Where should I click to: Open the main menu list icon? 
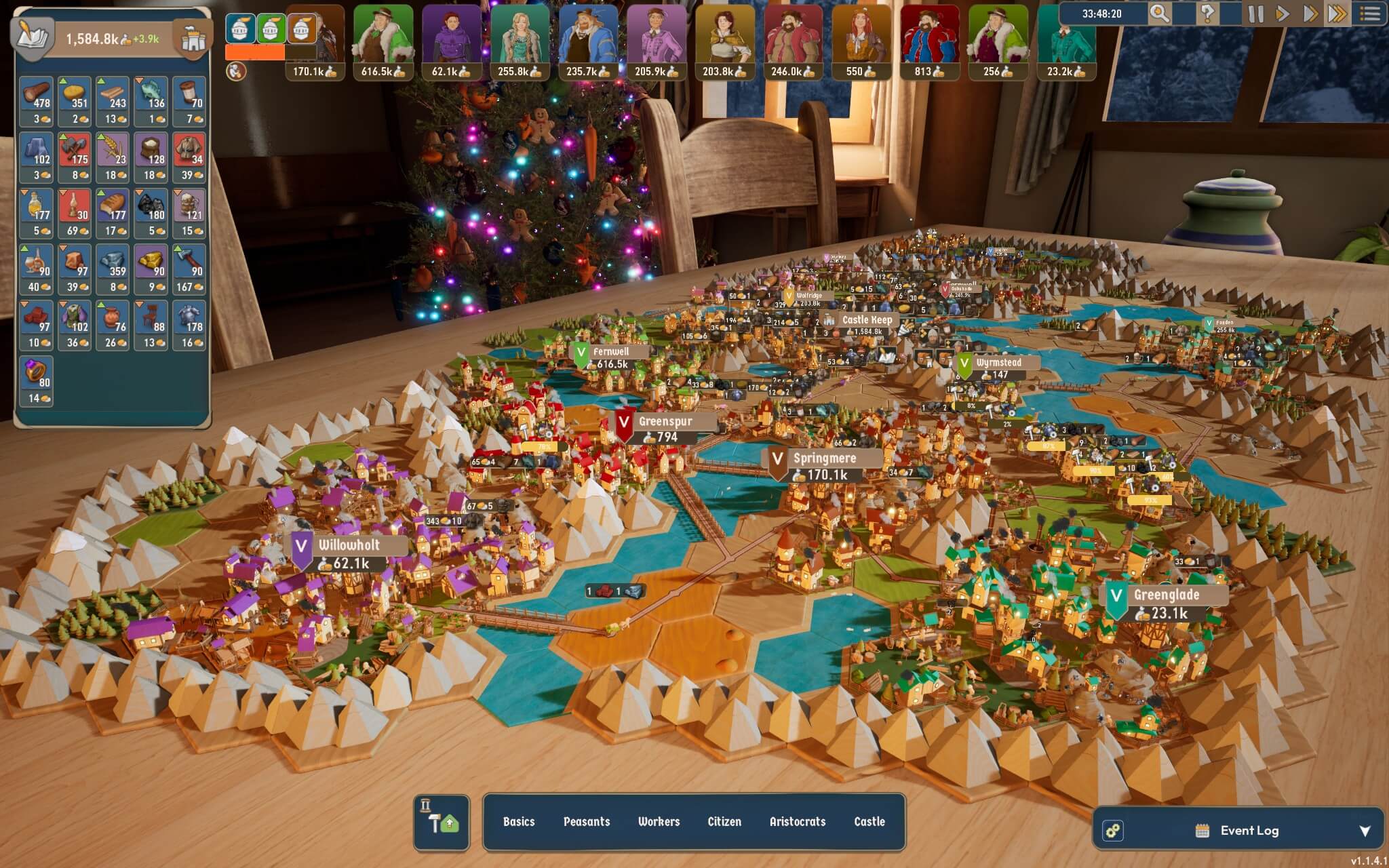[x=1369, y=14]
